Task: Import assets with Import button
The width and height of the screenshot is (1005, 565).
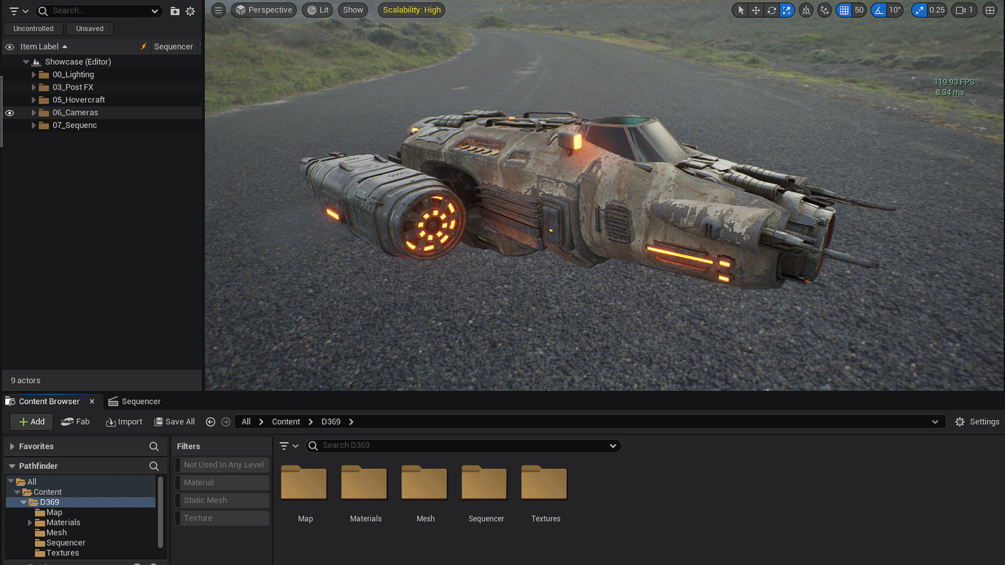Action: (x=124, y=422)
